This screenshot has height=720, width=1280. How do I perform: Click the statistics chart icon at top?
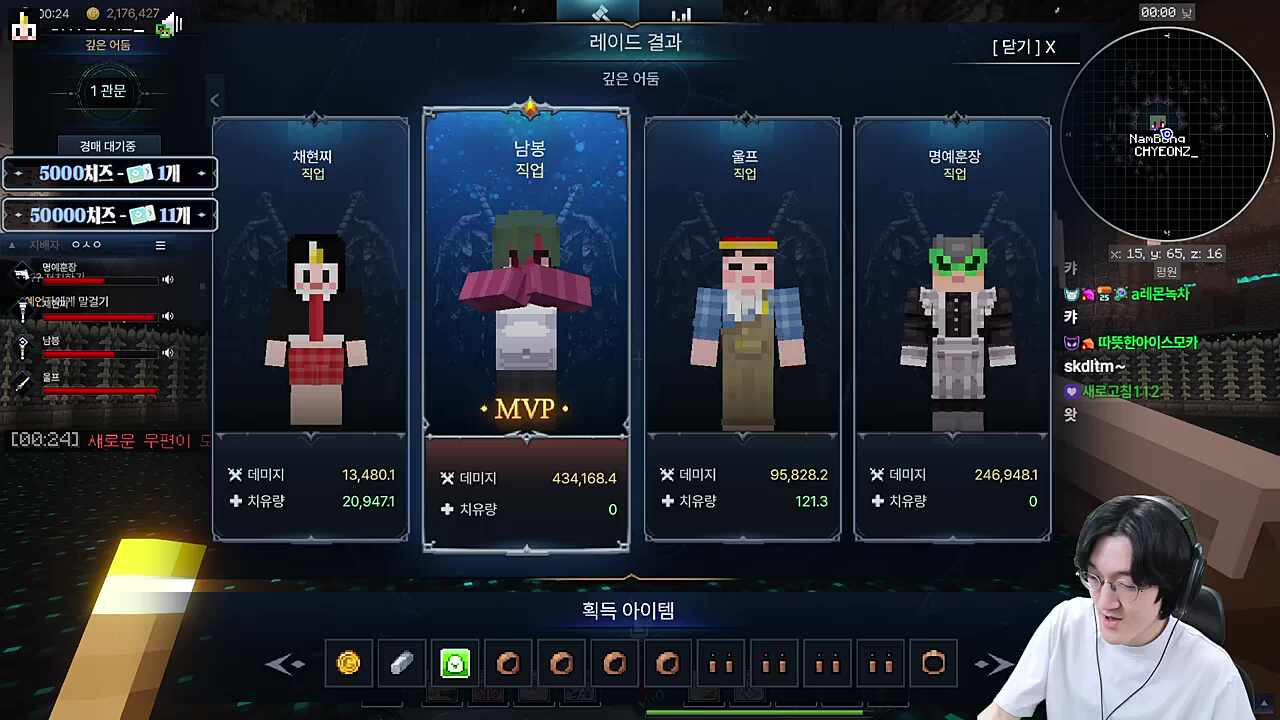click(x=681, y=14)
